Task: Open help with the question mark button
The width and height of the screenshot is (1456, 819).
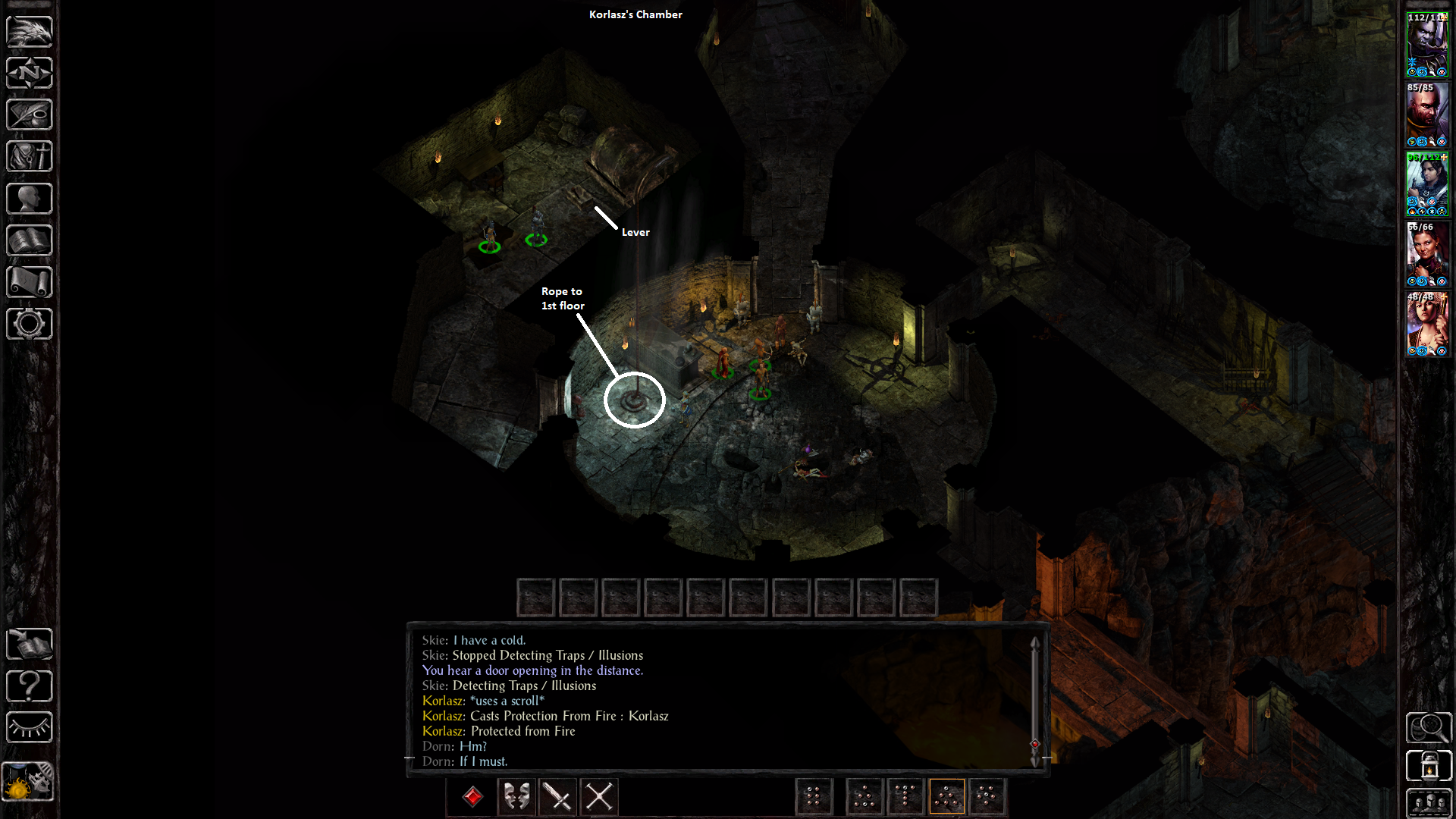Action: [x=30, y=686]
